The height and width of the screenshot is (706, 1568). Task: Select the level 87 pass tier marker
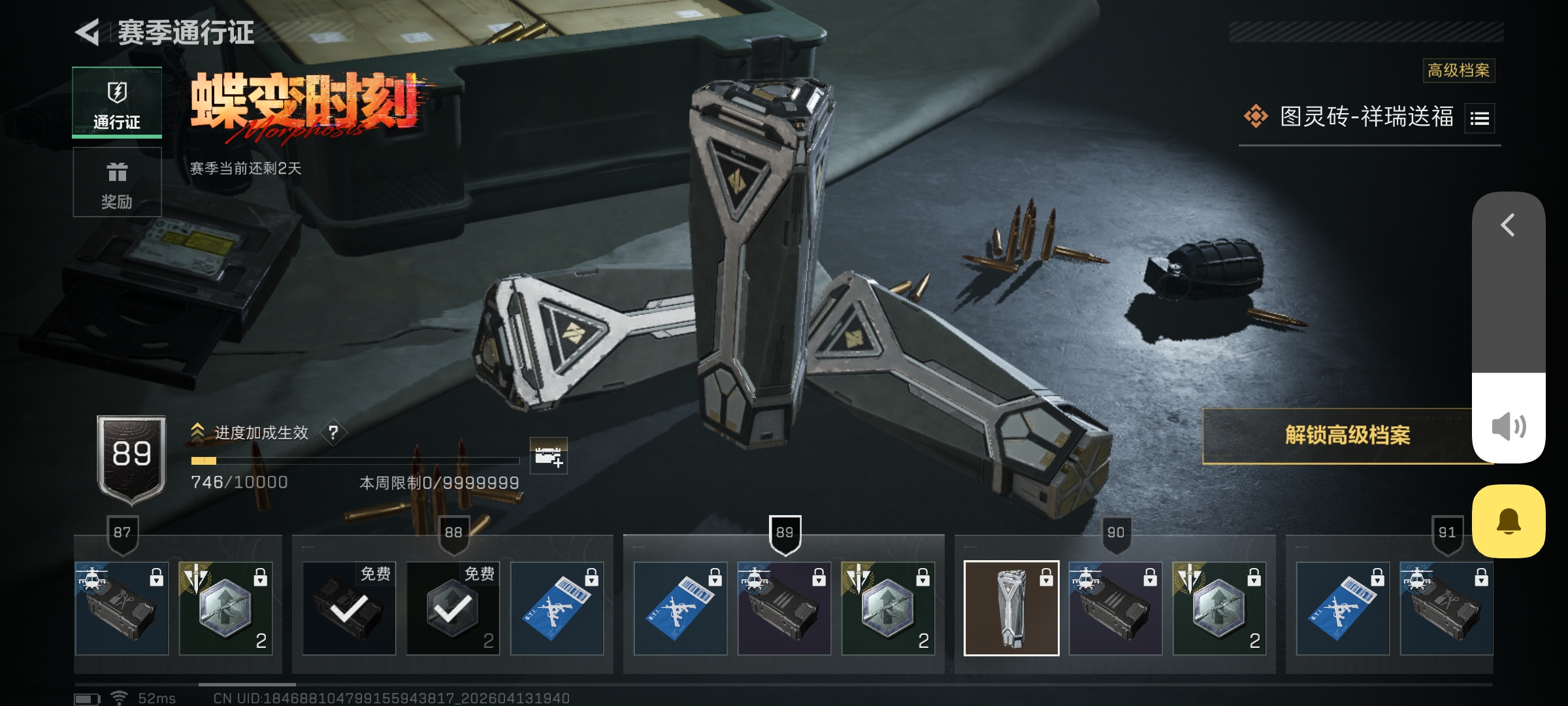tap(122, 533)
